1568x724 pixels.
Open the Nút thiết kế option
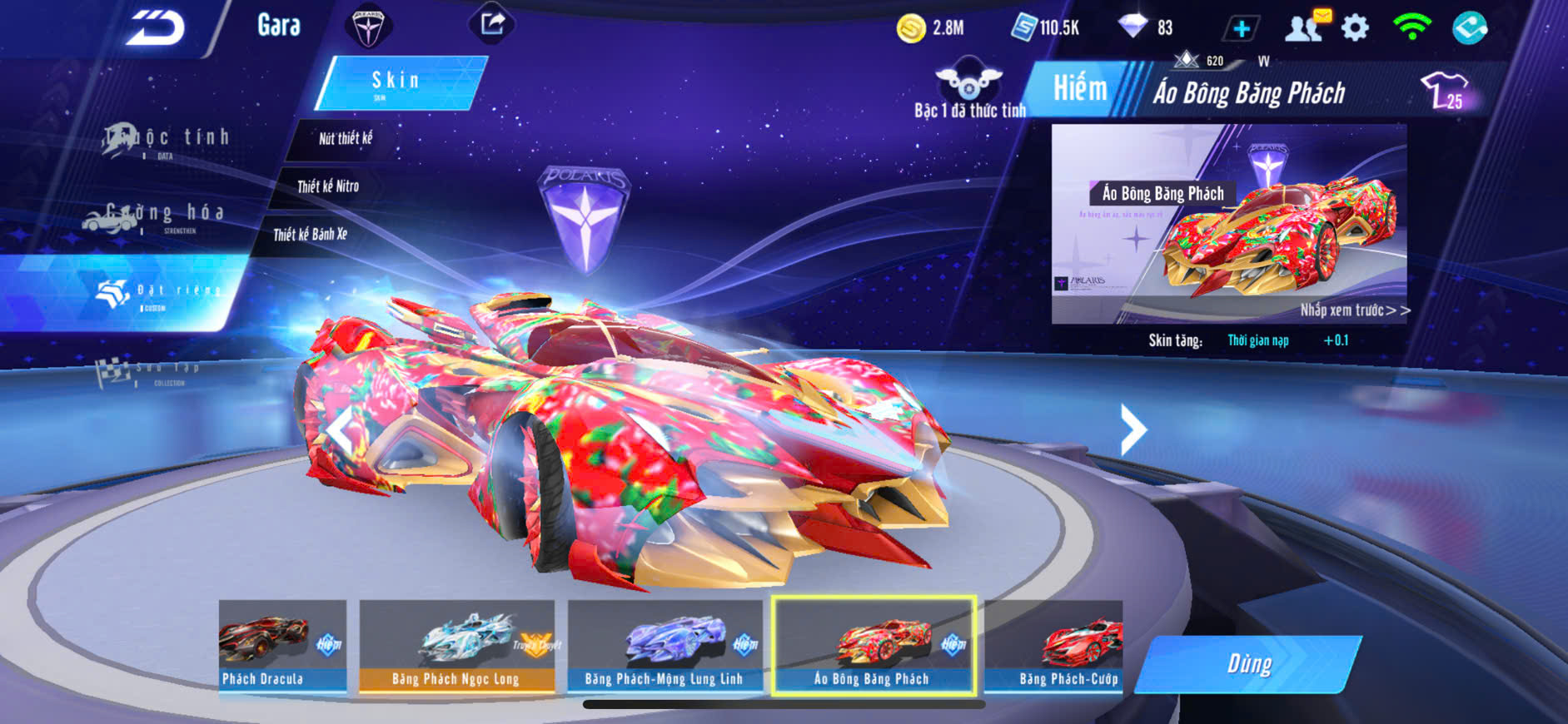pyautogui.click(x=346, y=139)
